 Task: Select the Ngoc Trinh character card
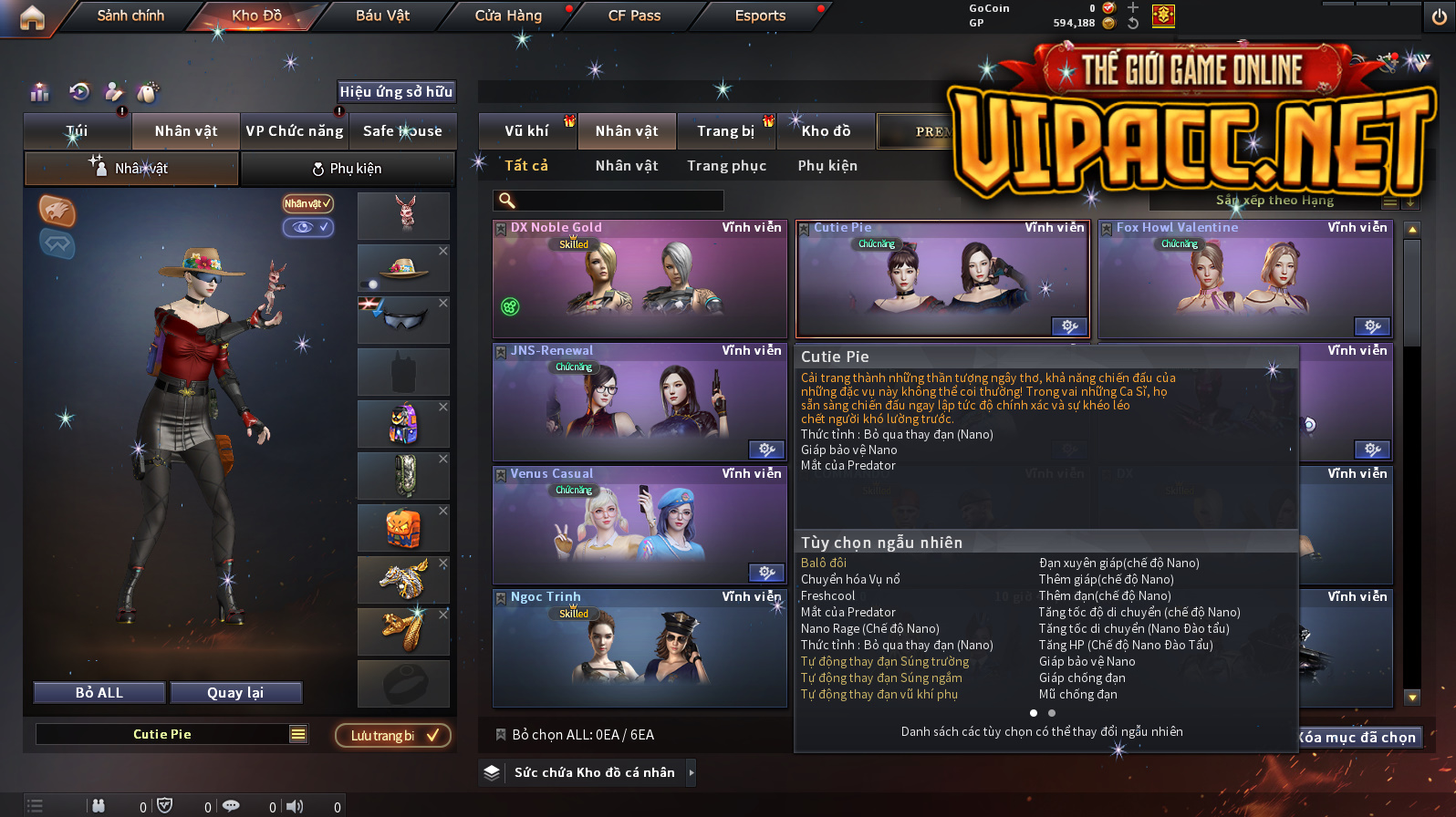click(640, 648)
